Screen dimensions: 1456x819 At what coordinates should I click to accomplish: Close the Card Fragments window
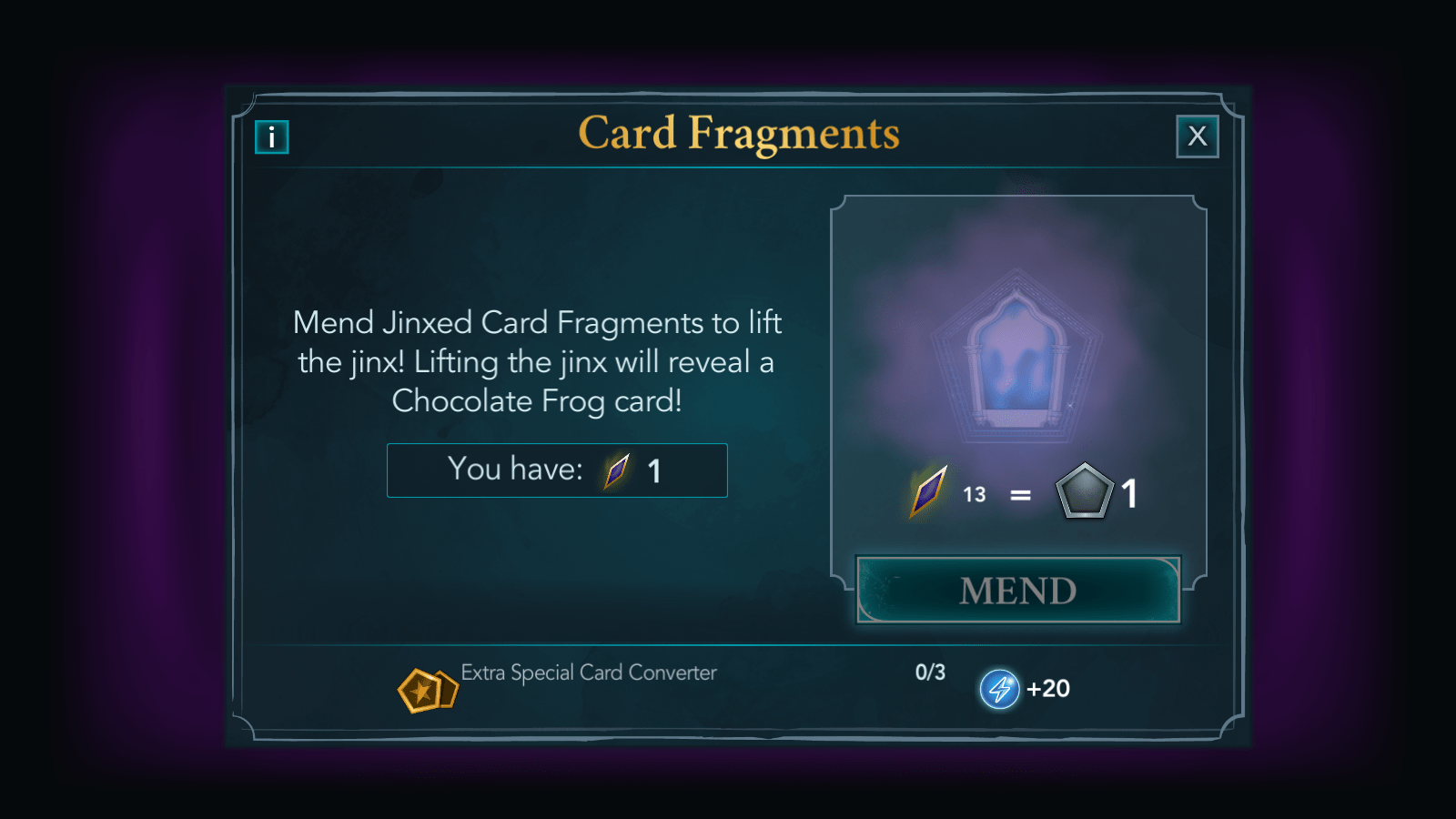[1198, 136]
